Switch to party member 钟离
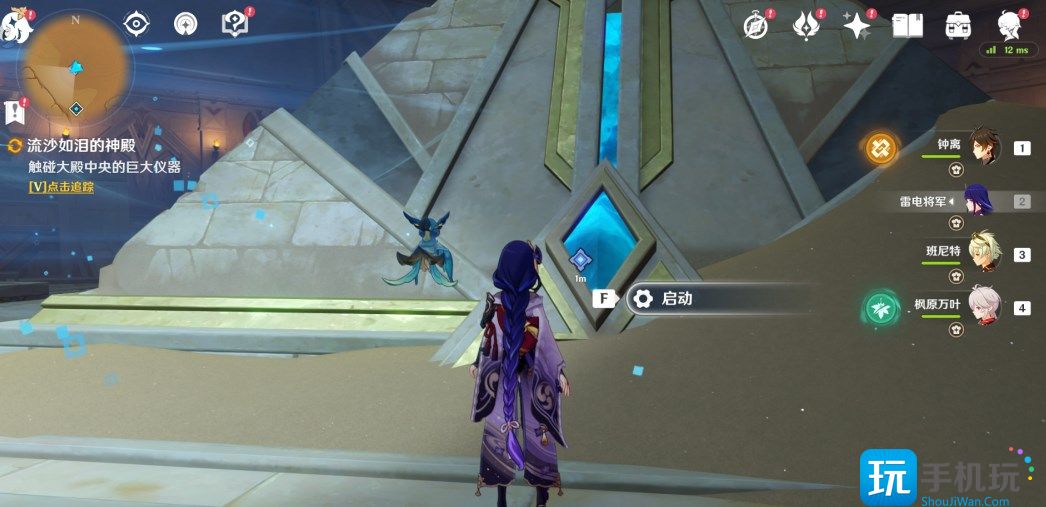Viewport: 1046px width, 507px height. [984, 148]
